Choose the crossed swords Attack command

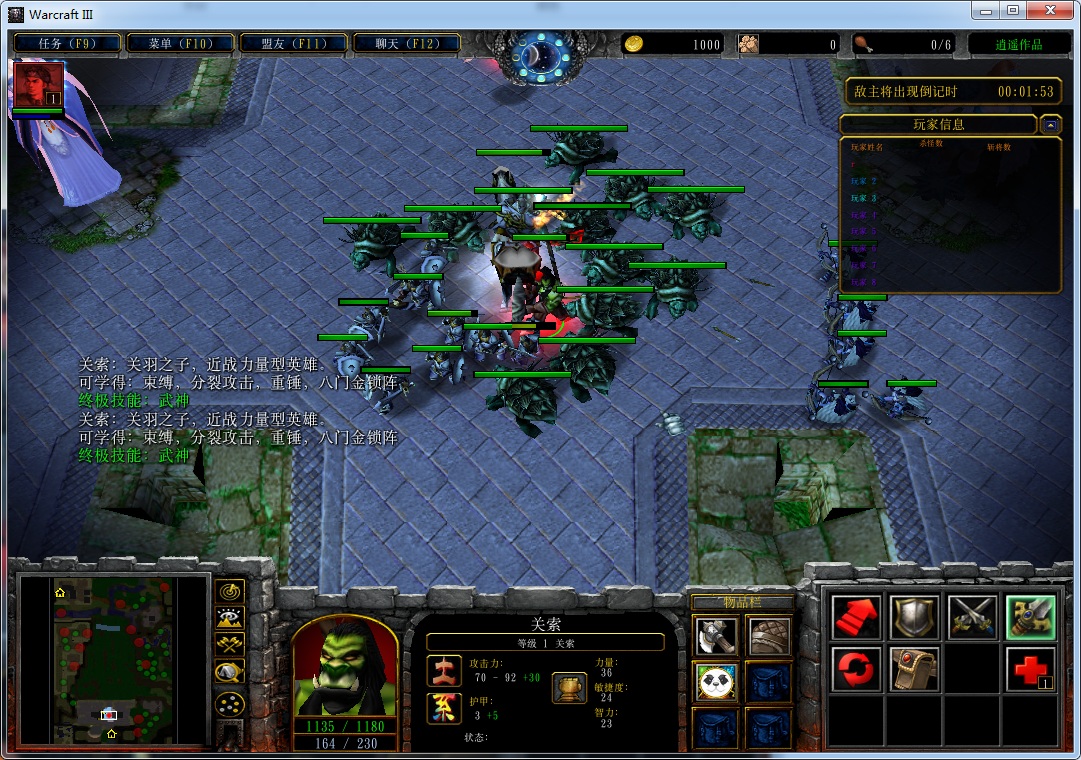coord(972,617)
